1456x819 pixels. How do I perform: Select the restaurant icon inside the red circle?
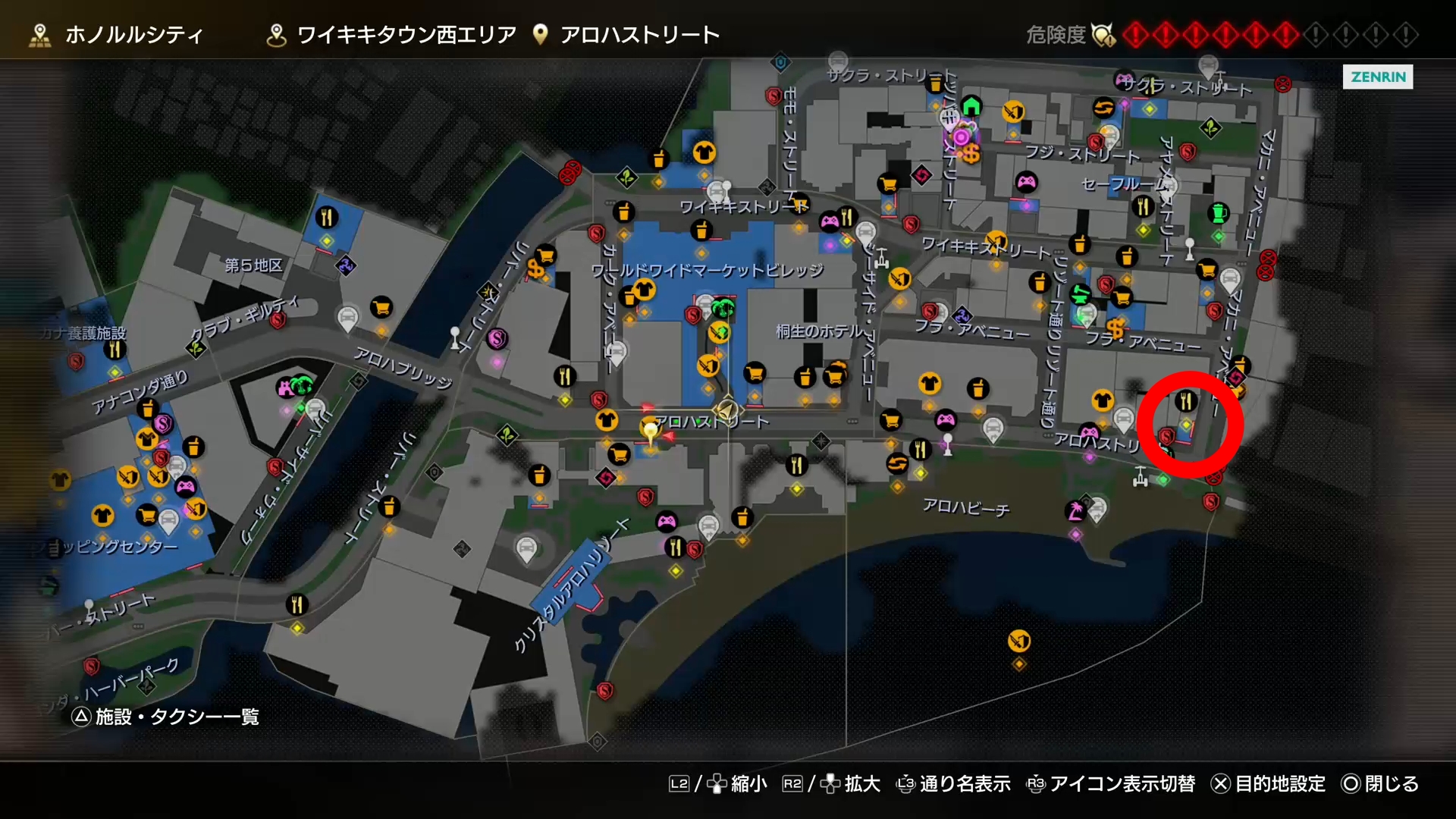click(x=1186, y=400)
